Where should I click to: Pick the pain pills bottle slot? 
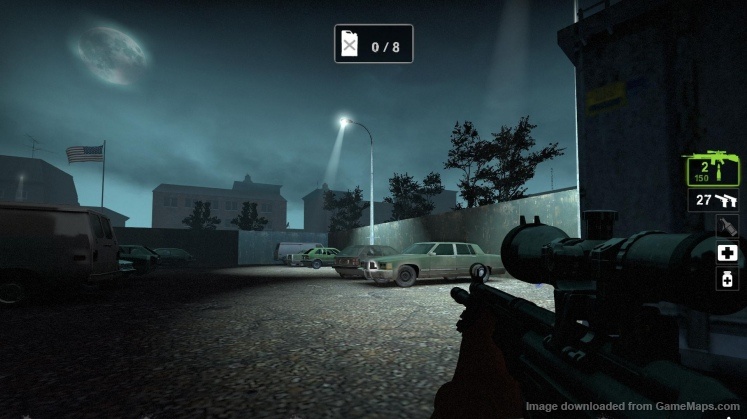click(x=727, y=278)
